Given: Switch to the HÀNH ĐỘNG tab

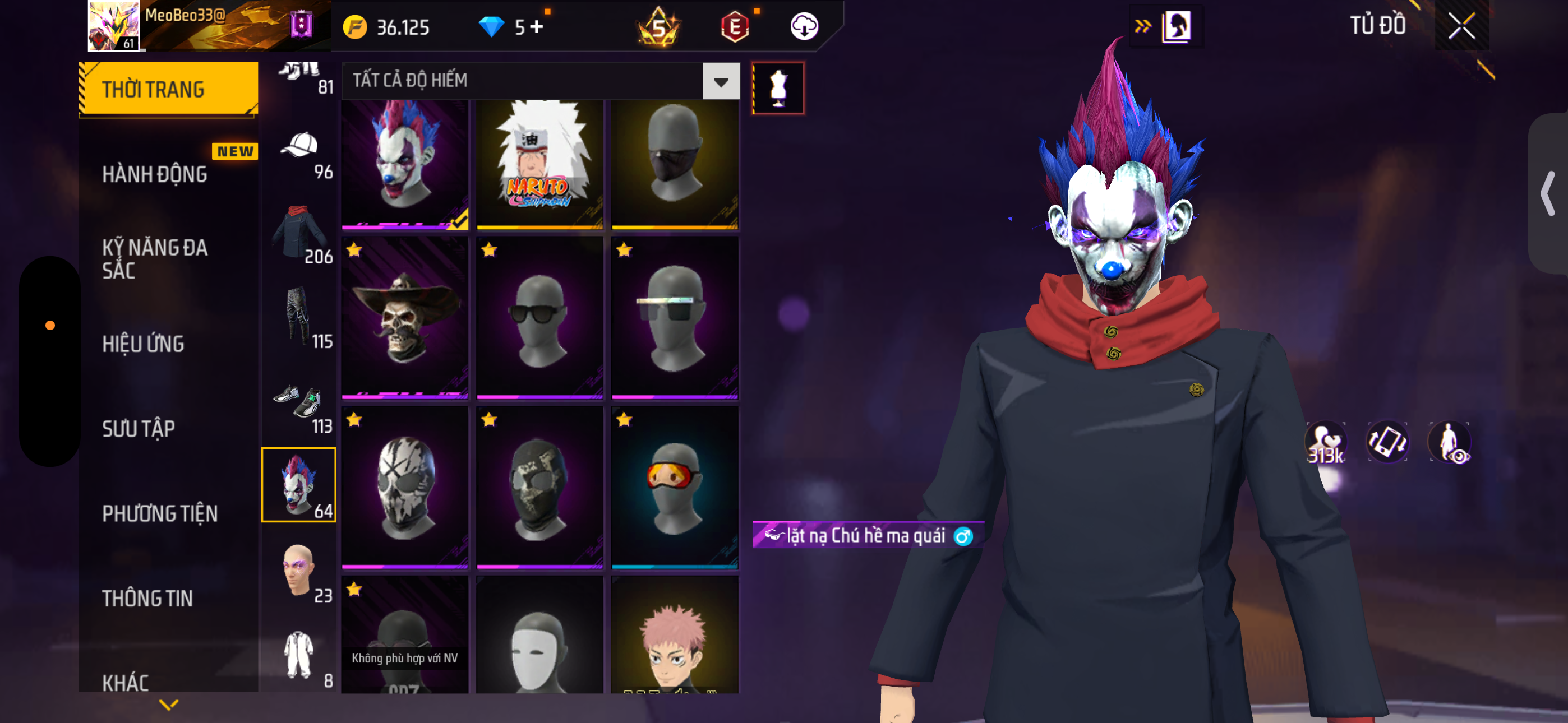Looking at the screenshot, I should pos(155,175).
